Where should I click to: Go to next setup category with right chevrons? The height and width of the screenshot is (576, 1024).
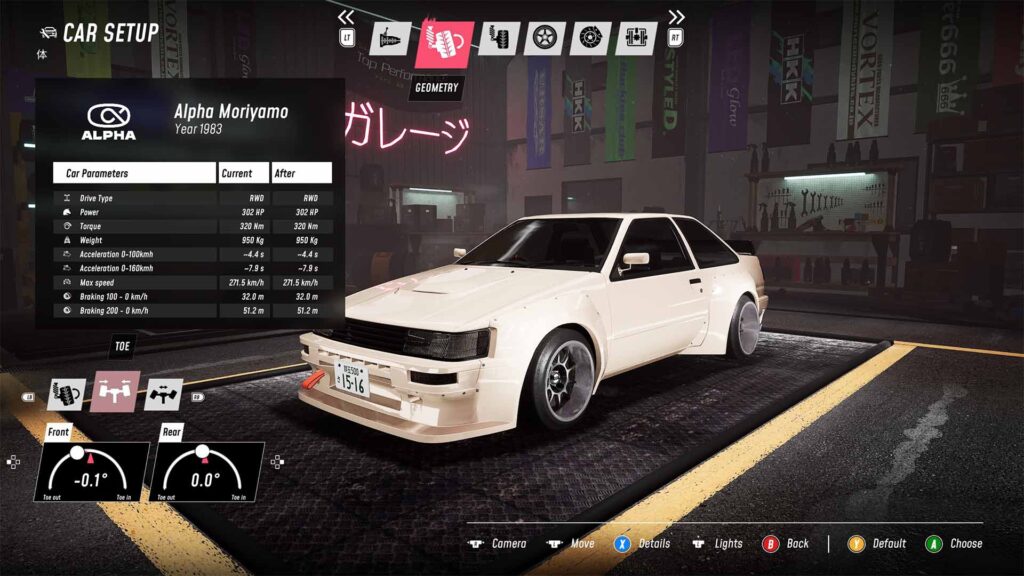click(x=677, y=16)
